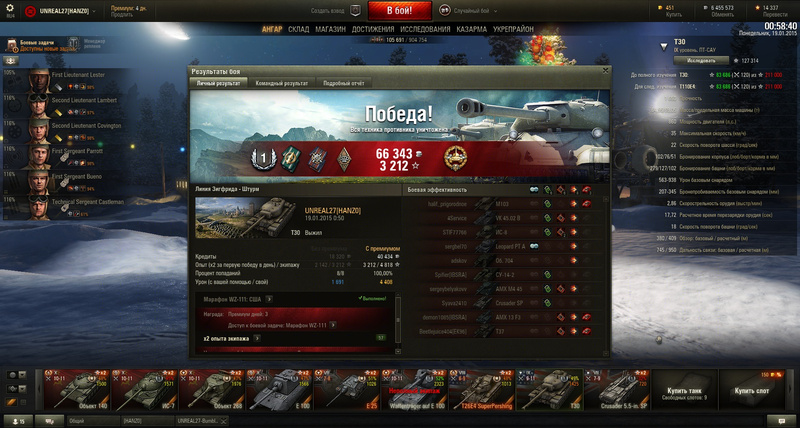
Task: Close the Результаты боя results window
Action: click(x=604, y=72)
